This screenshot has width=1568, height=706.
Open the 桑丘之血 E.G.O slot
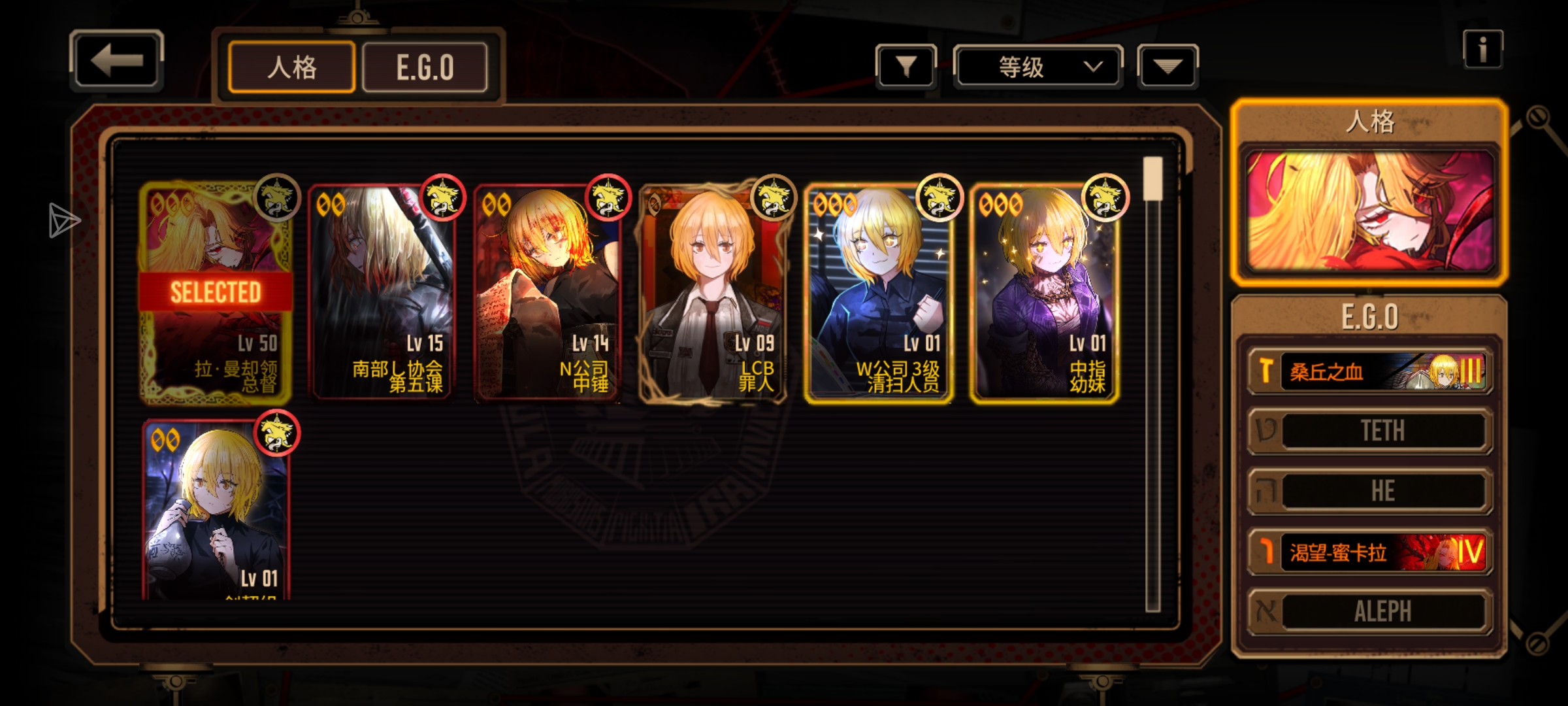pos(1369,372)
